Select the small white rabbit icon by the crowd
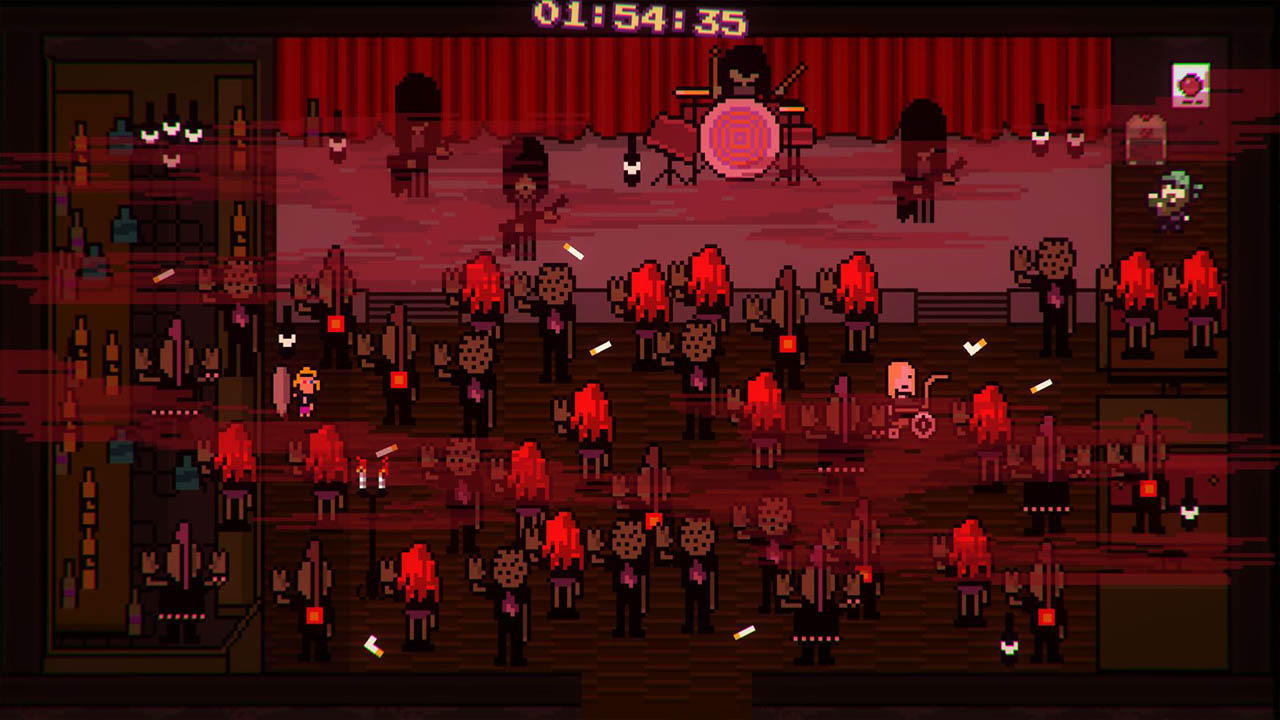1280x720 pixels. (x=287, y=338)
